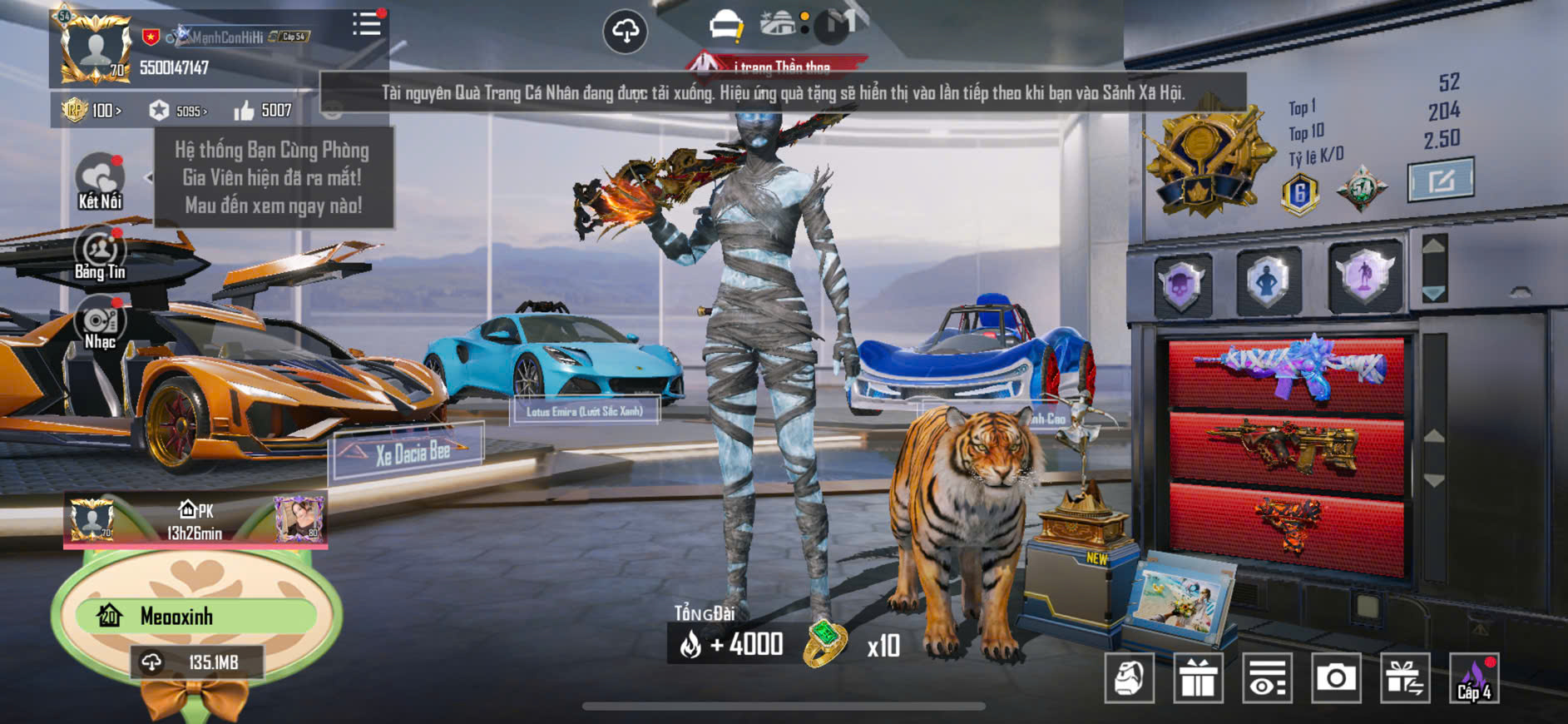Take a photo with the camera button
The width and height of the screenshot is (1568, 724).
tap(1336, 679)
